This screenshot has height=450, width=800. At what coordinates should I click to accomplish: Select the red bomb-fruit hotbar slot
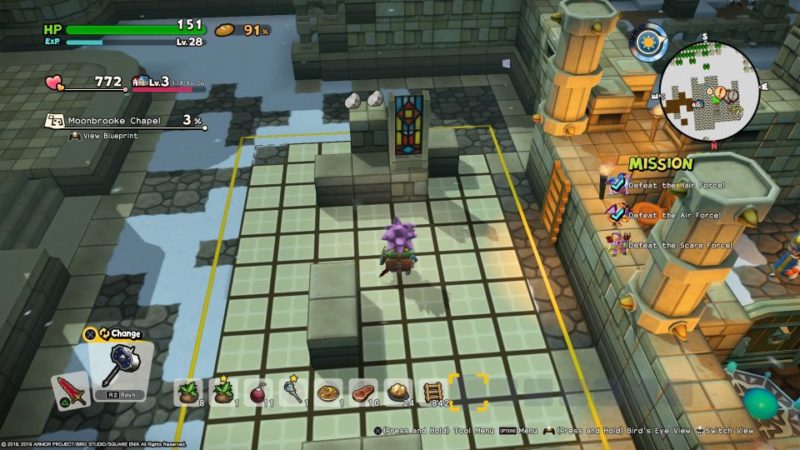pos(257,390)
